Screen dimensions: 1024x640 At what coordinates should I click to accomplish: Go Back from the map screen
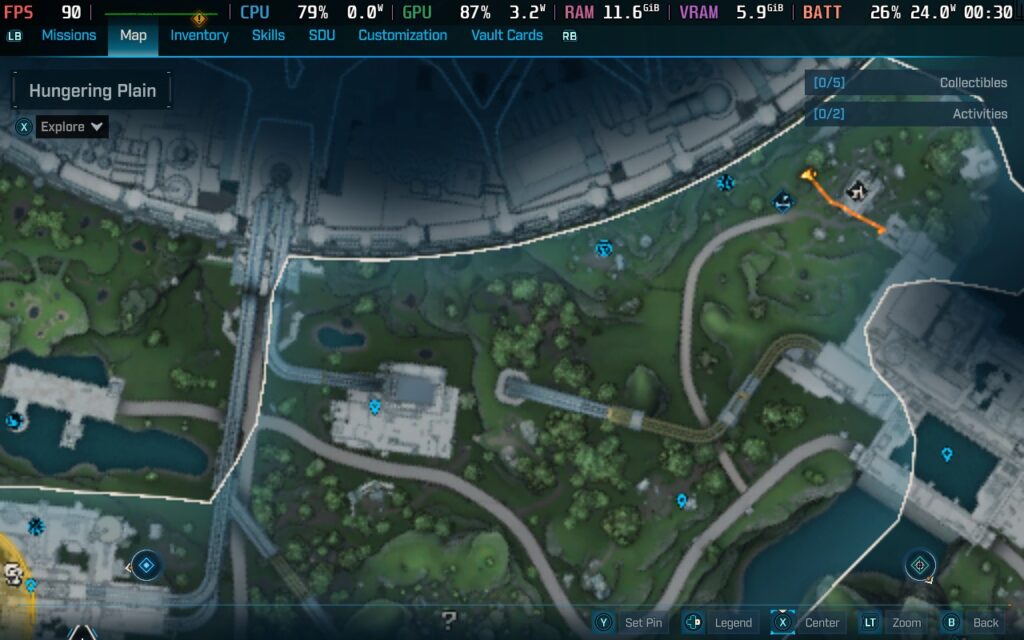click(x=973, y=622)
